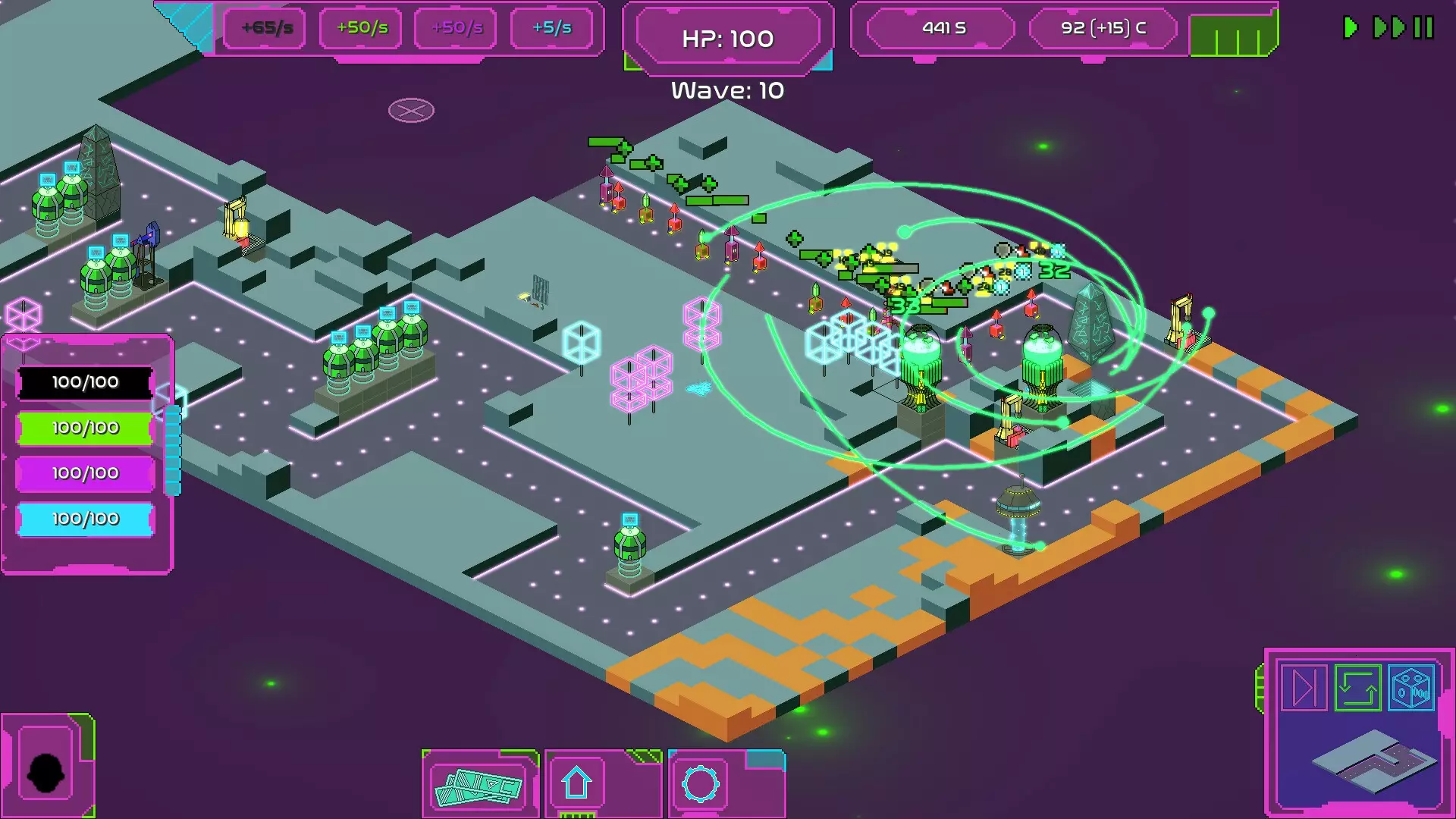Click the Wave: 10 label
This screenshot has width=1456, height=819.
726,91
